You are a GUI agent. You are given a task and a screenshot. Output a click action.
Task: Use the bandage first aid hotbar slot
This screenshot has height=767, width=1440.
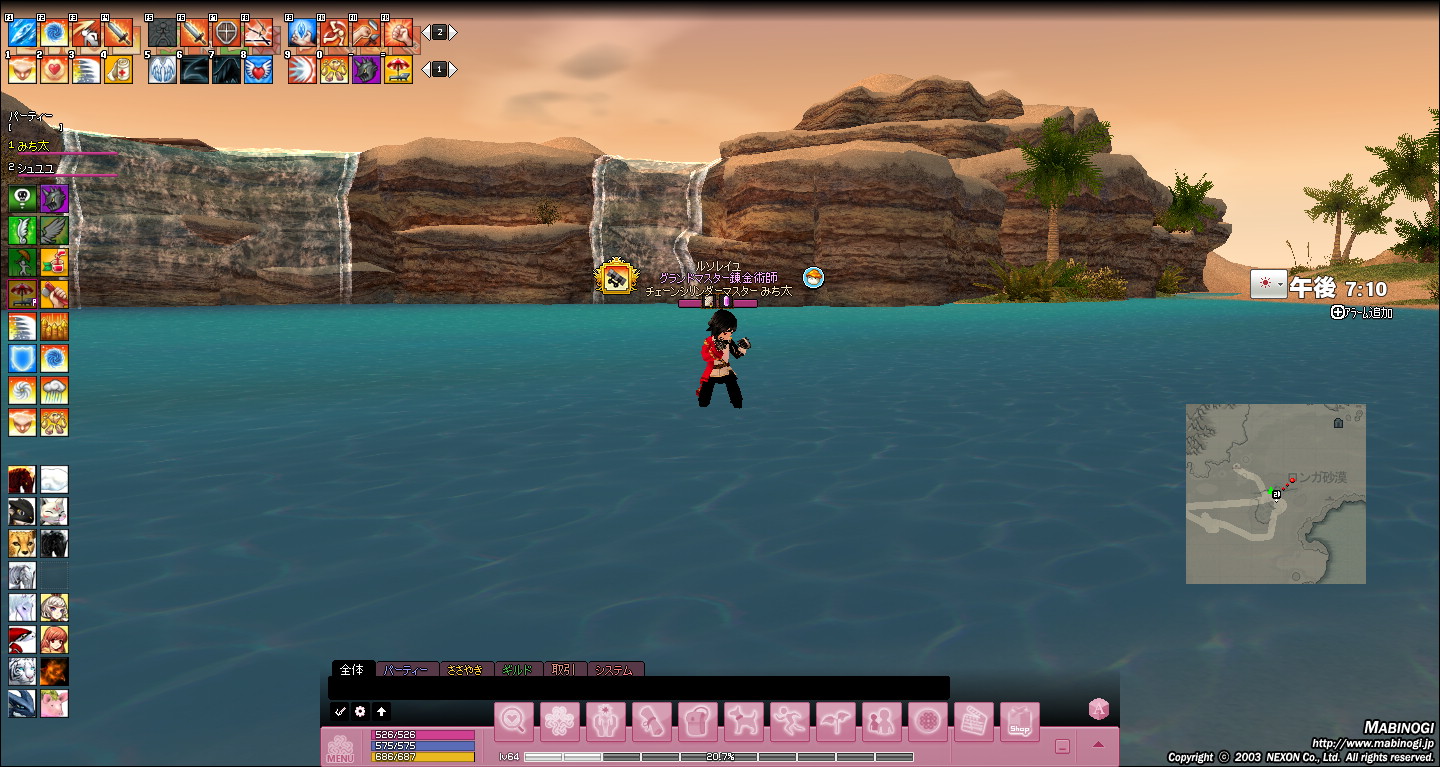[x=118, y=70]
